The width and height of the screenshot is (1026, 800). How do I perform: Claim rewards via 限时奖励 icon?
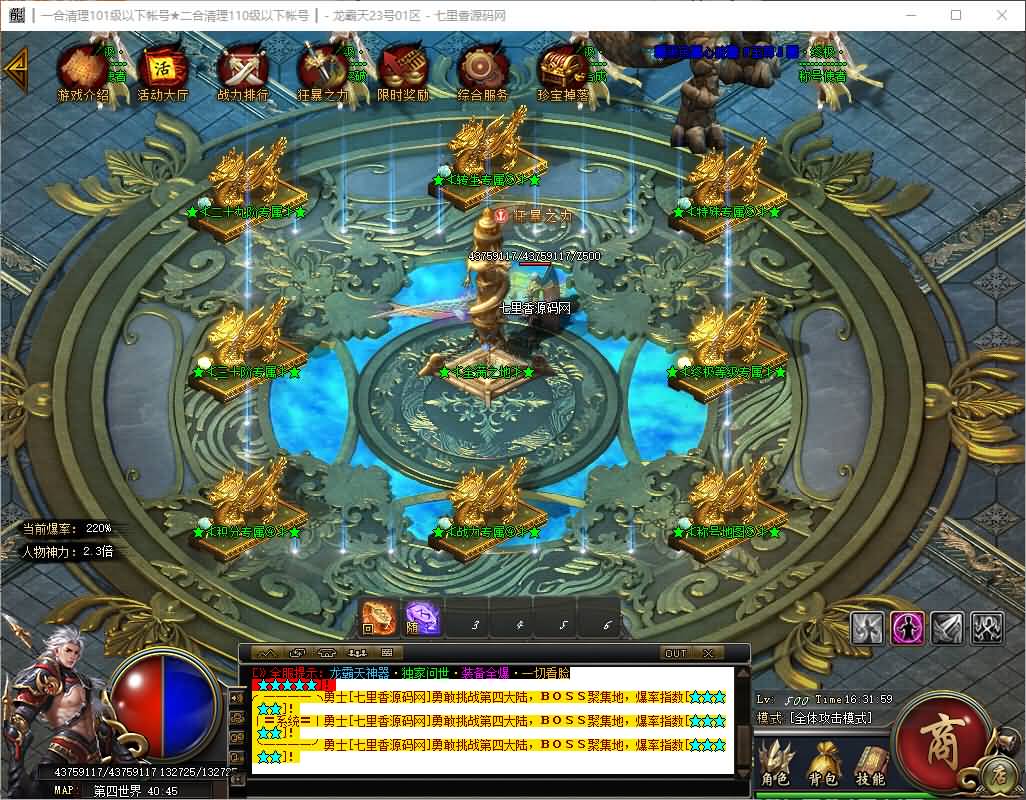[x=402, y=70]
